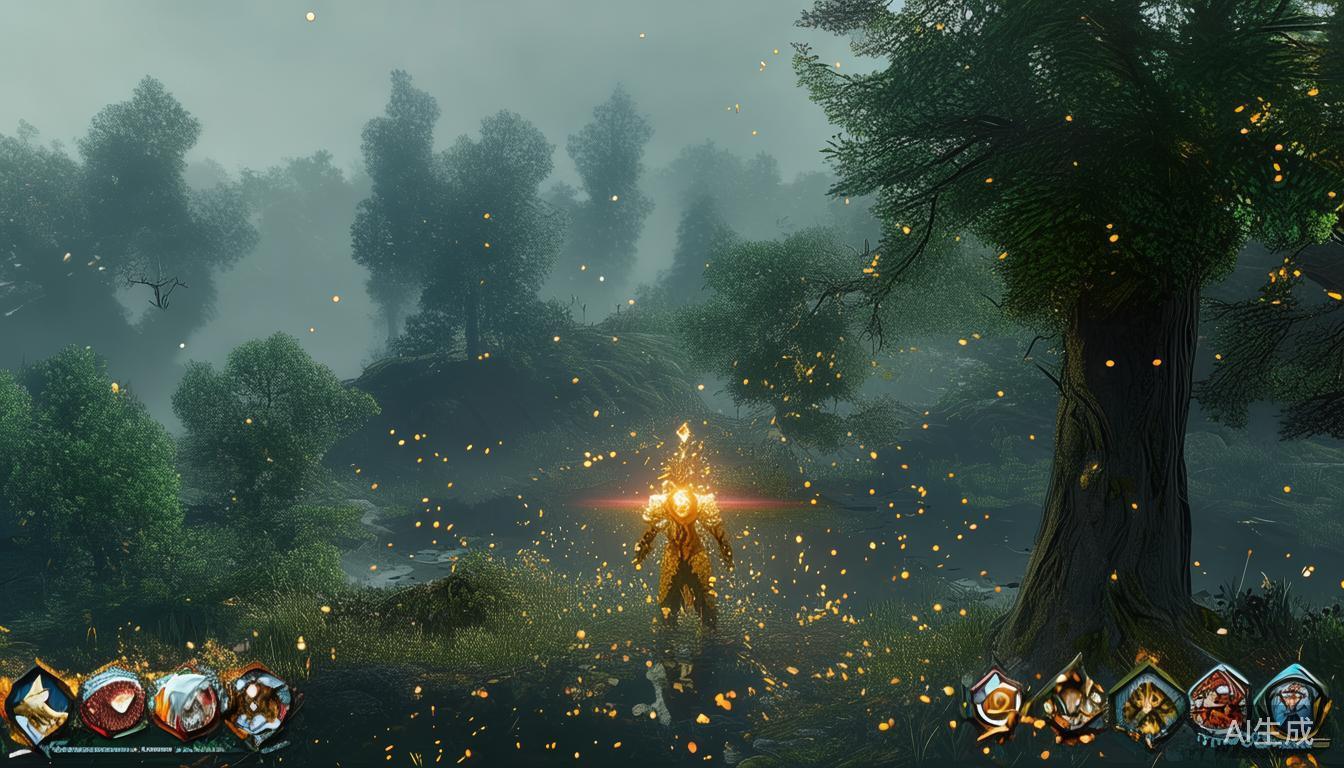Viewport: 1344px width, 768px height.
Task: Choose the green-framed golden cross ability
Action: (x=1147, y=705)
